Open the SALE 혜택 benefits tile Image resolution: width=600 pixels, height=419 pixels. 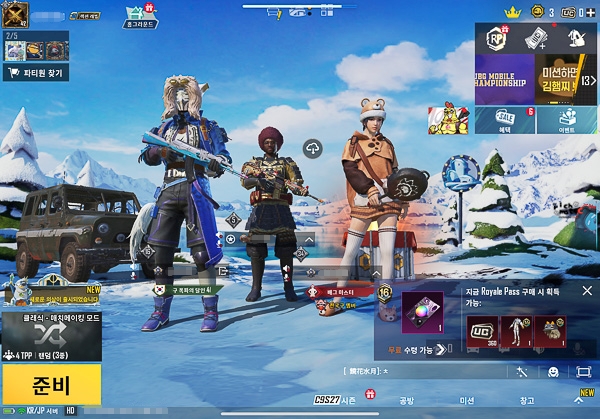[508, 121]
